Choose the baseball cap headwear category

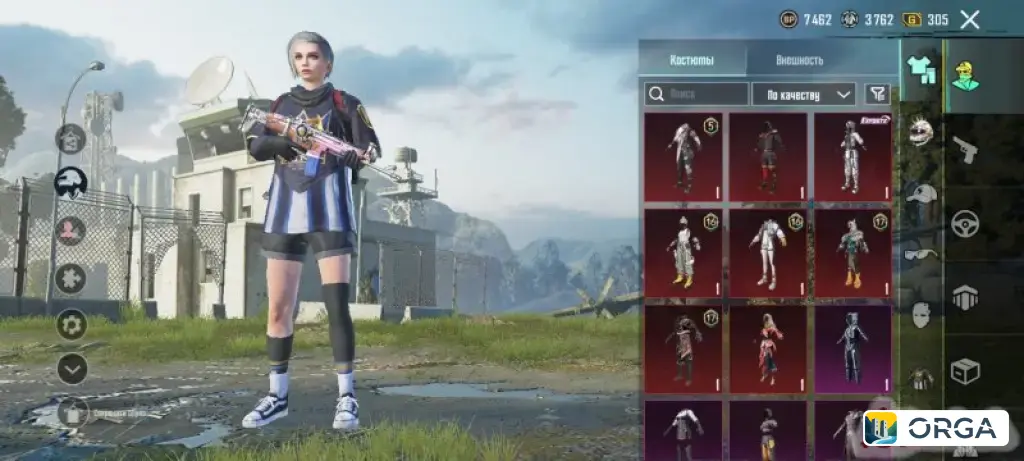(x=921, y=195)
